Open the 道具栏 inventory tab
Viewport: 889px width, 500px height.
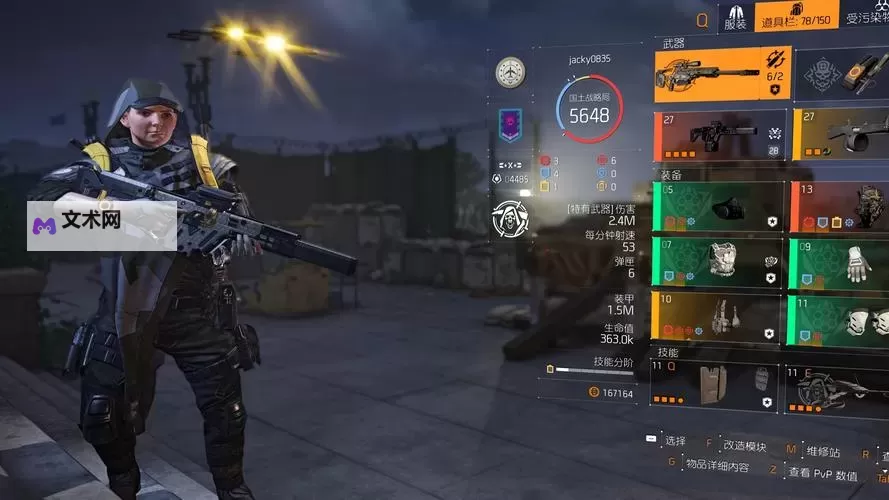(x=796, y=17)
